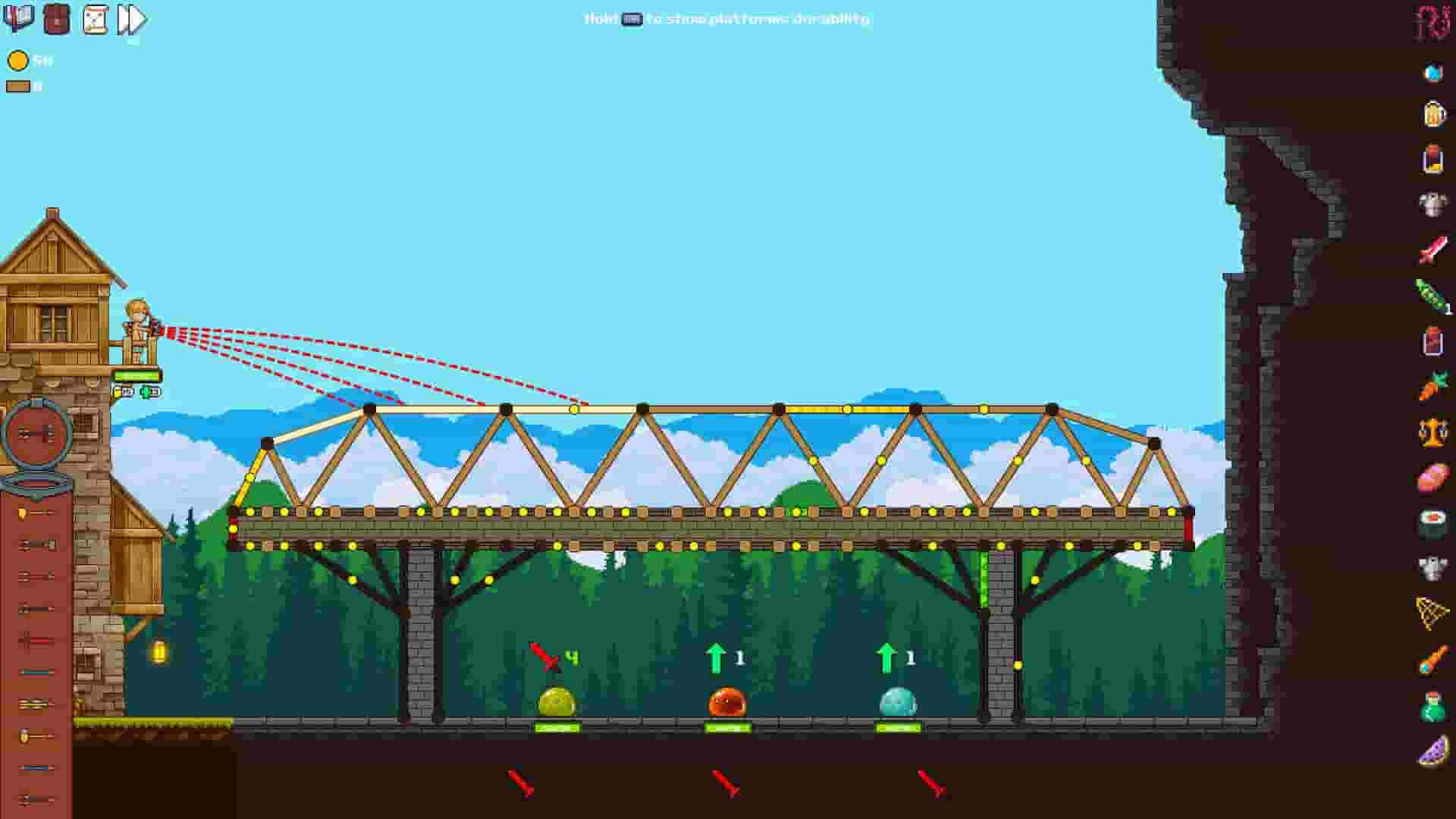Equip the red arrow from the quiver list
The width and height of the screenshot is (1456, 819).
[34, 639]
